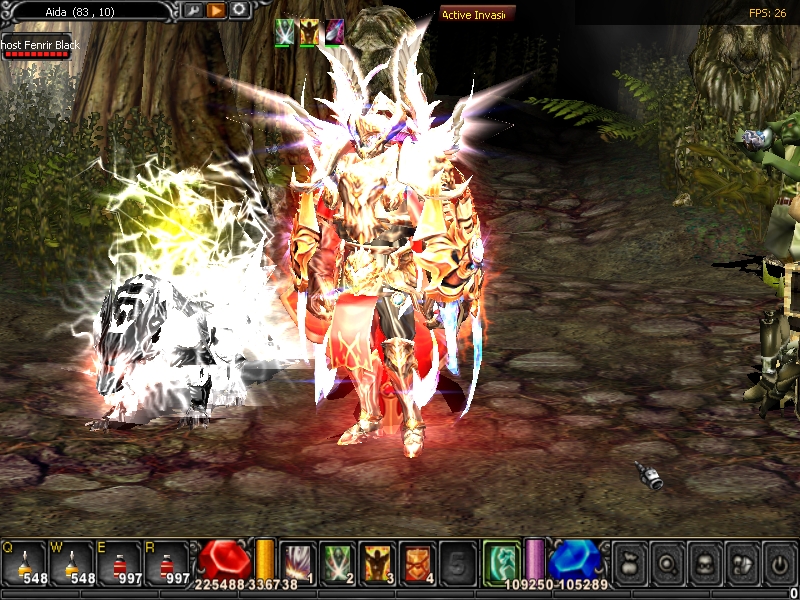Click the power button to exit

pos(779,563)
